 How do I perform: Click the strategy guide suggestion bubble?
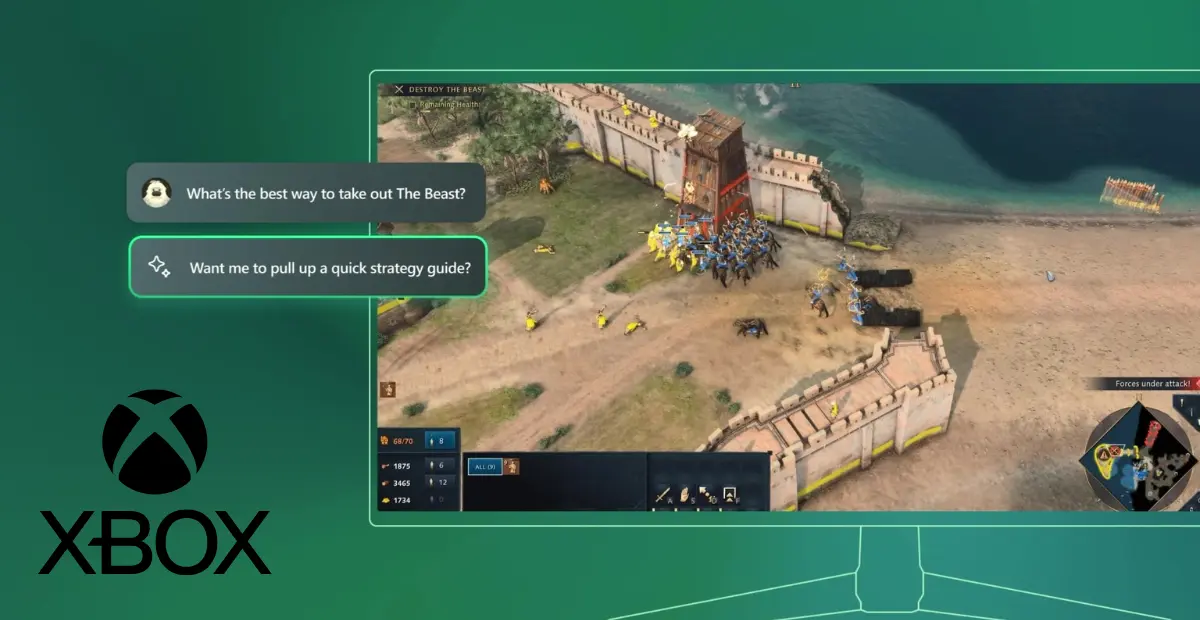[308, 267]
